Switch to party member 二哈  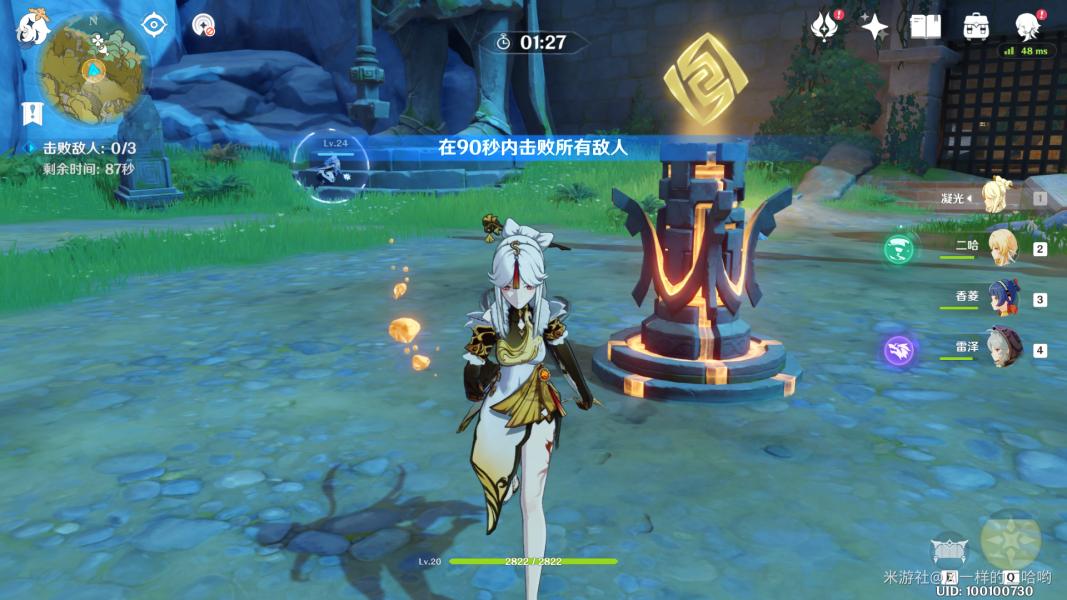click(x=1001, y=248)
